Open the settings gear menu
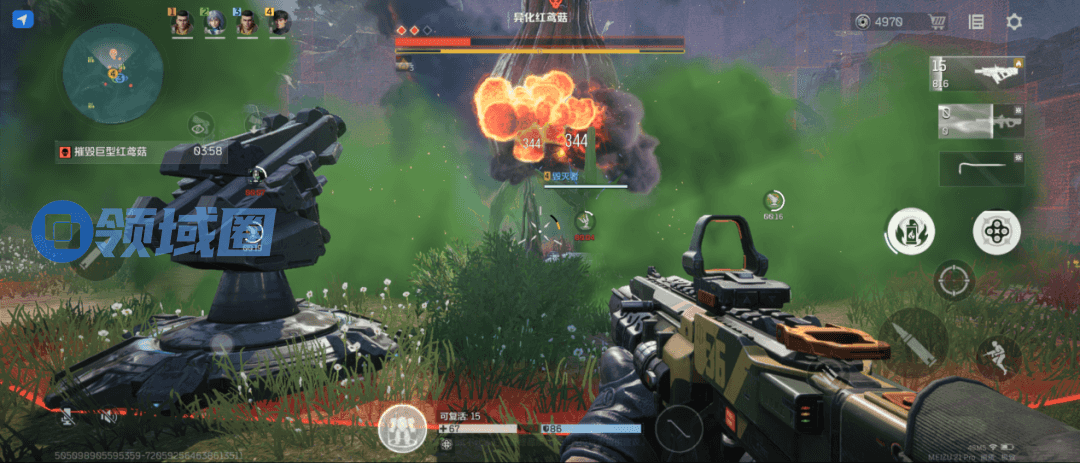The height and width of the screenshot is (463, 1080). point(1014,22)
